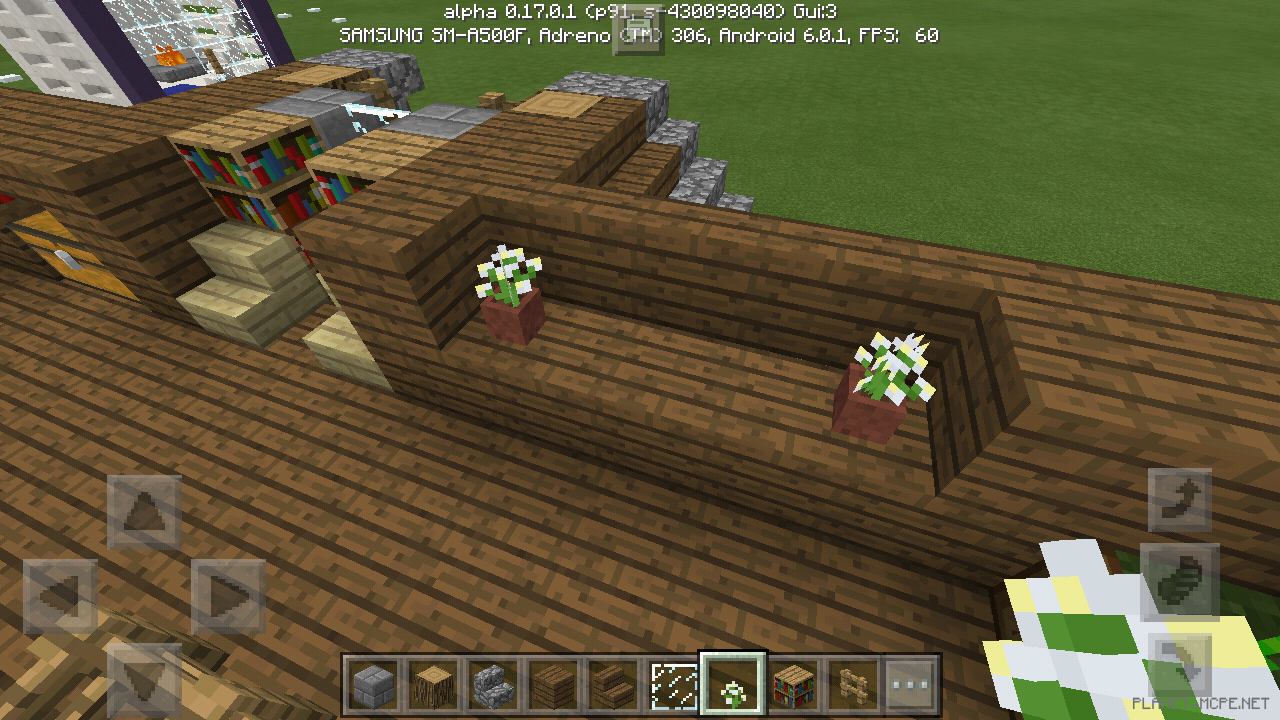Screen dimensions: 1280x720
Task: Tap the middle flight toggle button
Action: 1180,581
